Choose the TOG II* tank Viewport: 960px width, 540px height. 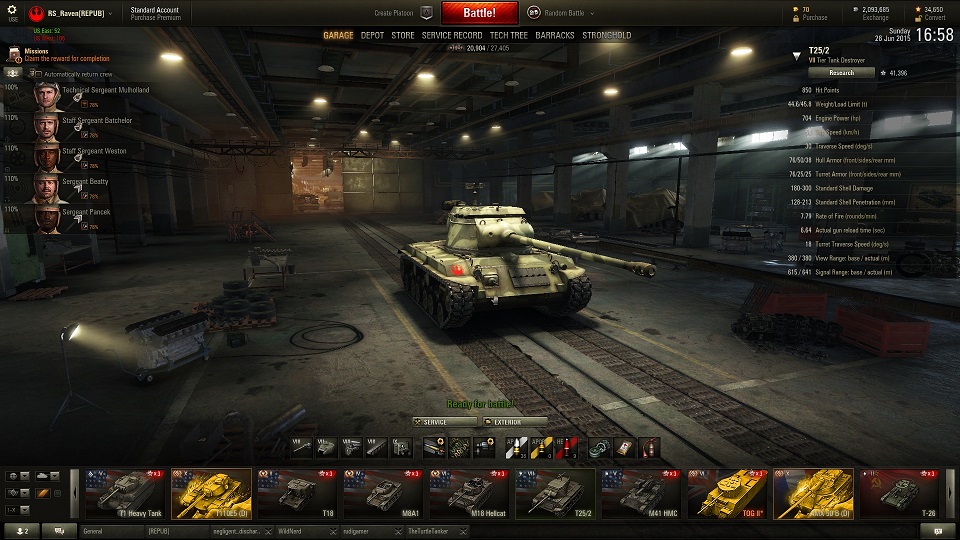727,493
